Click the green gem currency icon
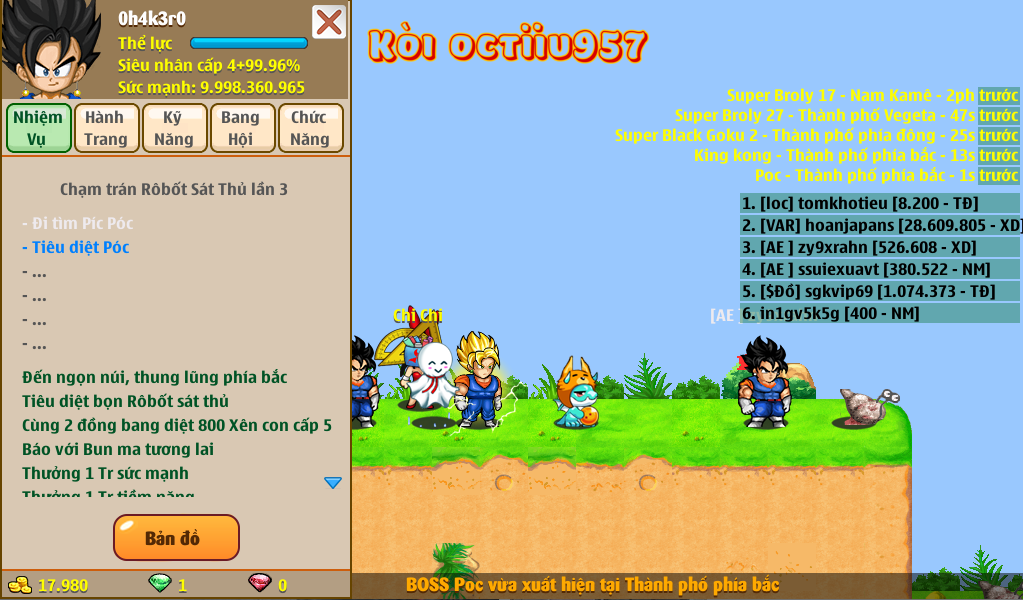 click(x=159, y=584)
